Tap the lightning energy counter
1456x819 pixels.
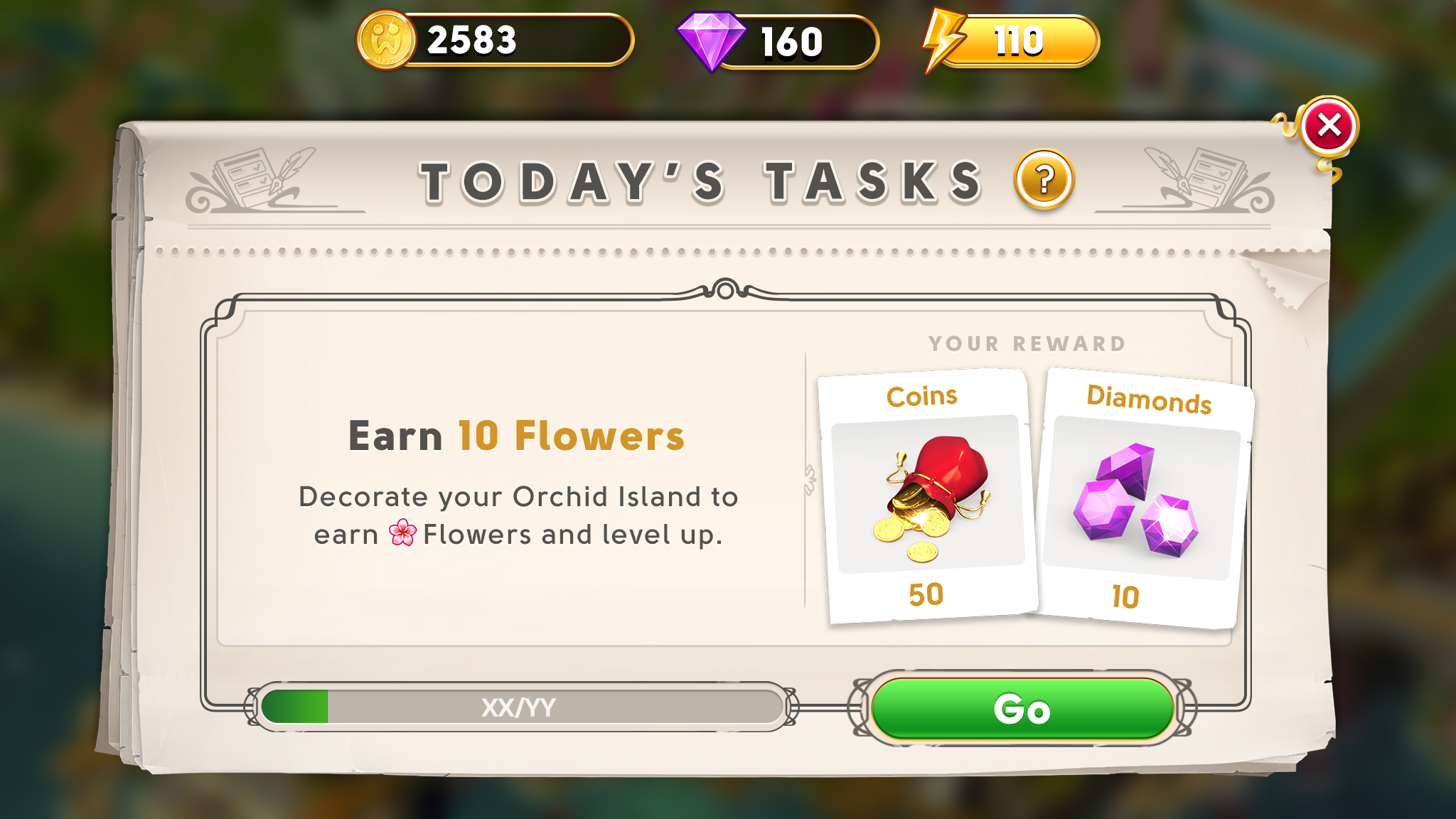click(x=1011, y=41)
